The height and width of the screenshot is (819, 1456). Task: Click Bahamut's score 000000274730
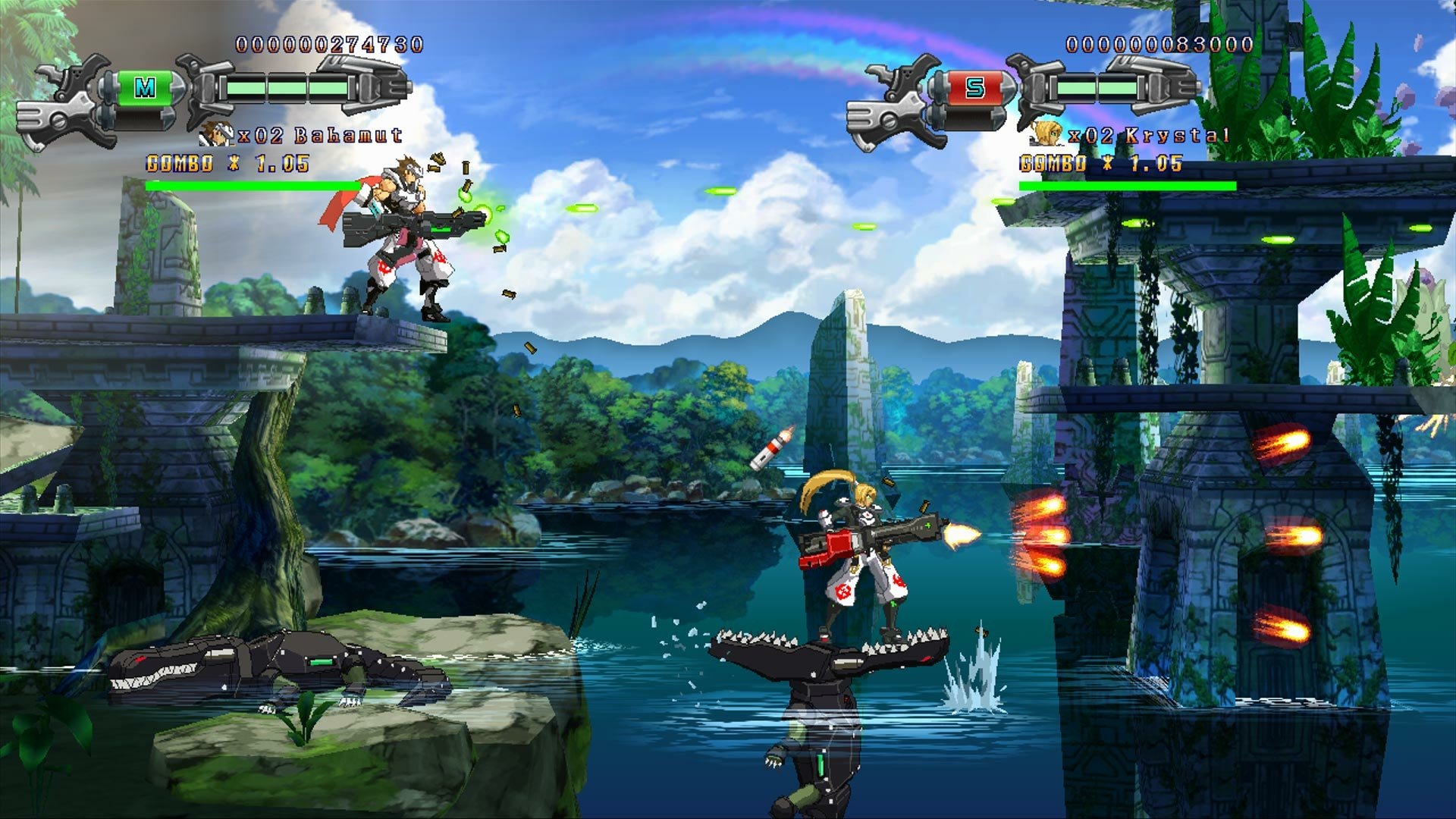click(x=328, y=45)
